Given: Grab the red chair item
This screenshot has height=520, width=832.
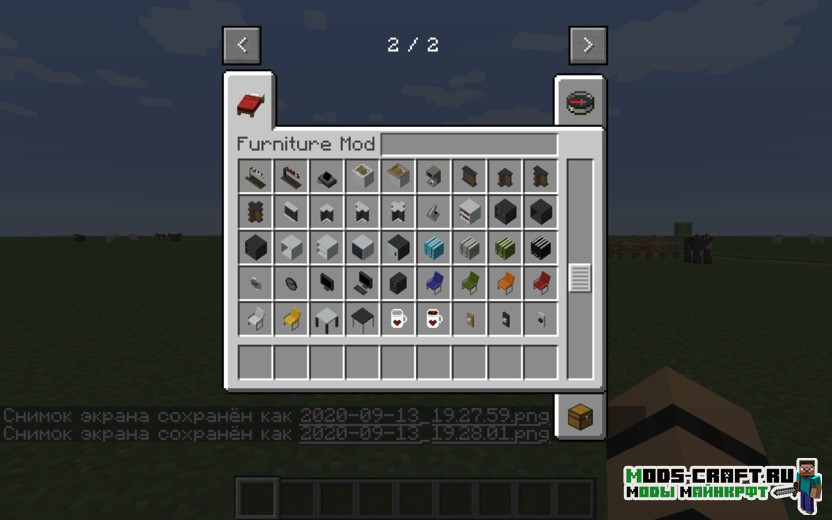Looking at the screenshot, I should coord(541,283).
